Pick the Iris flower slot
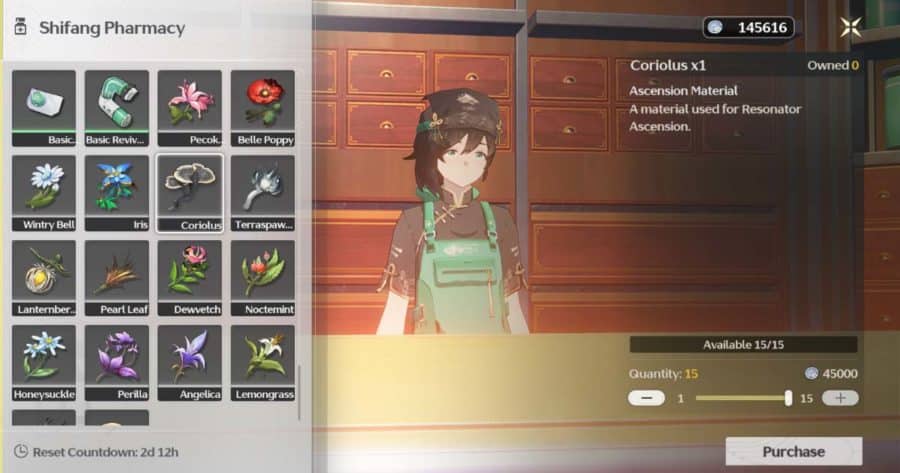This screenshot has height=473, width=900. [117, 192]
